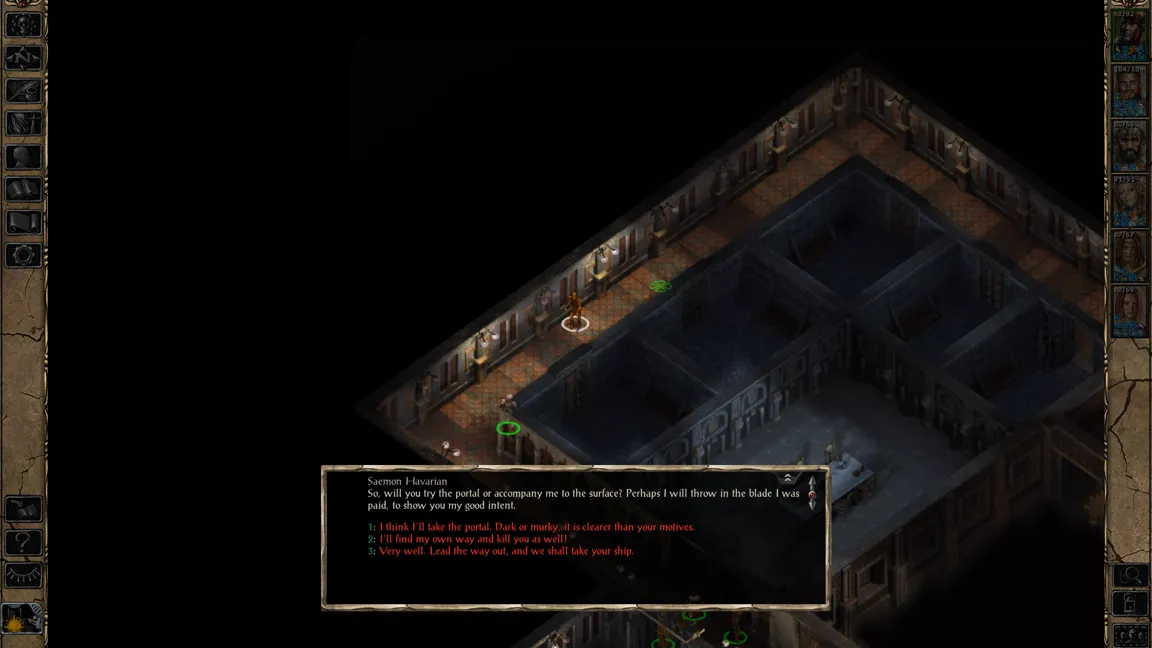
Task: Quick save using the arrow-and-book icon
Action: [x=23, y=510]
